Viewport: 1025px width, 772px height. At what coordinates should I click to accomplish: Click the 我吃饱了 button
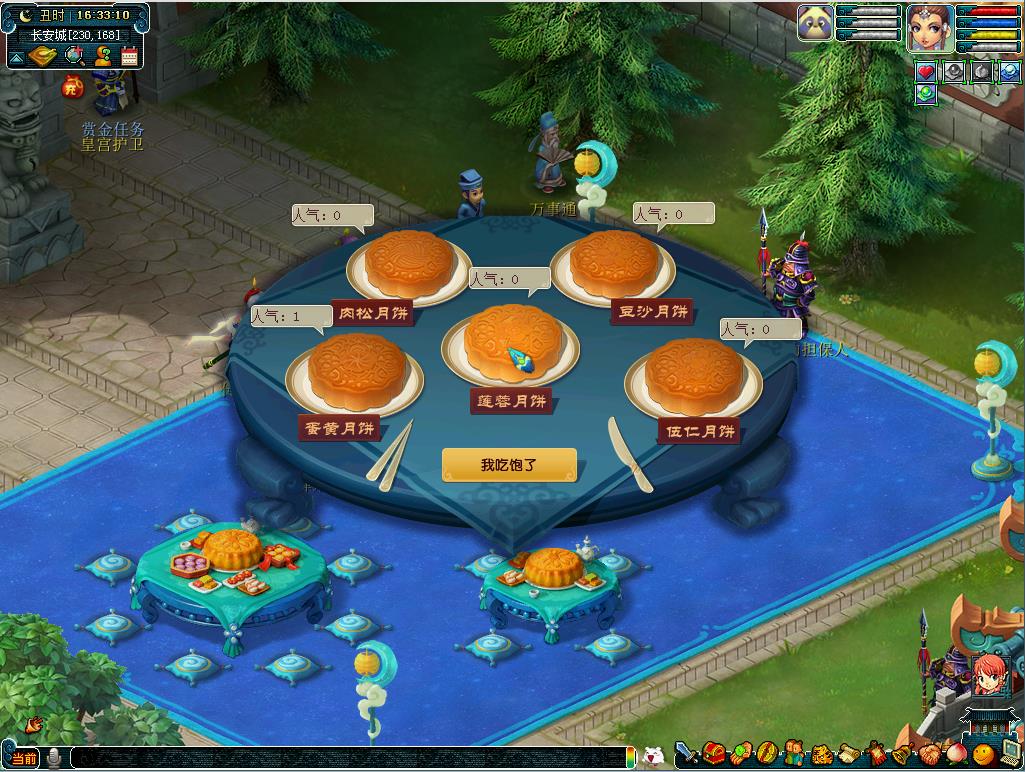tap(509, 465)
